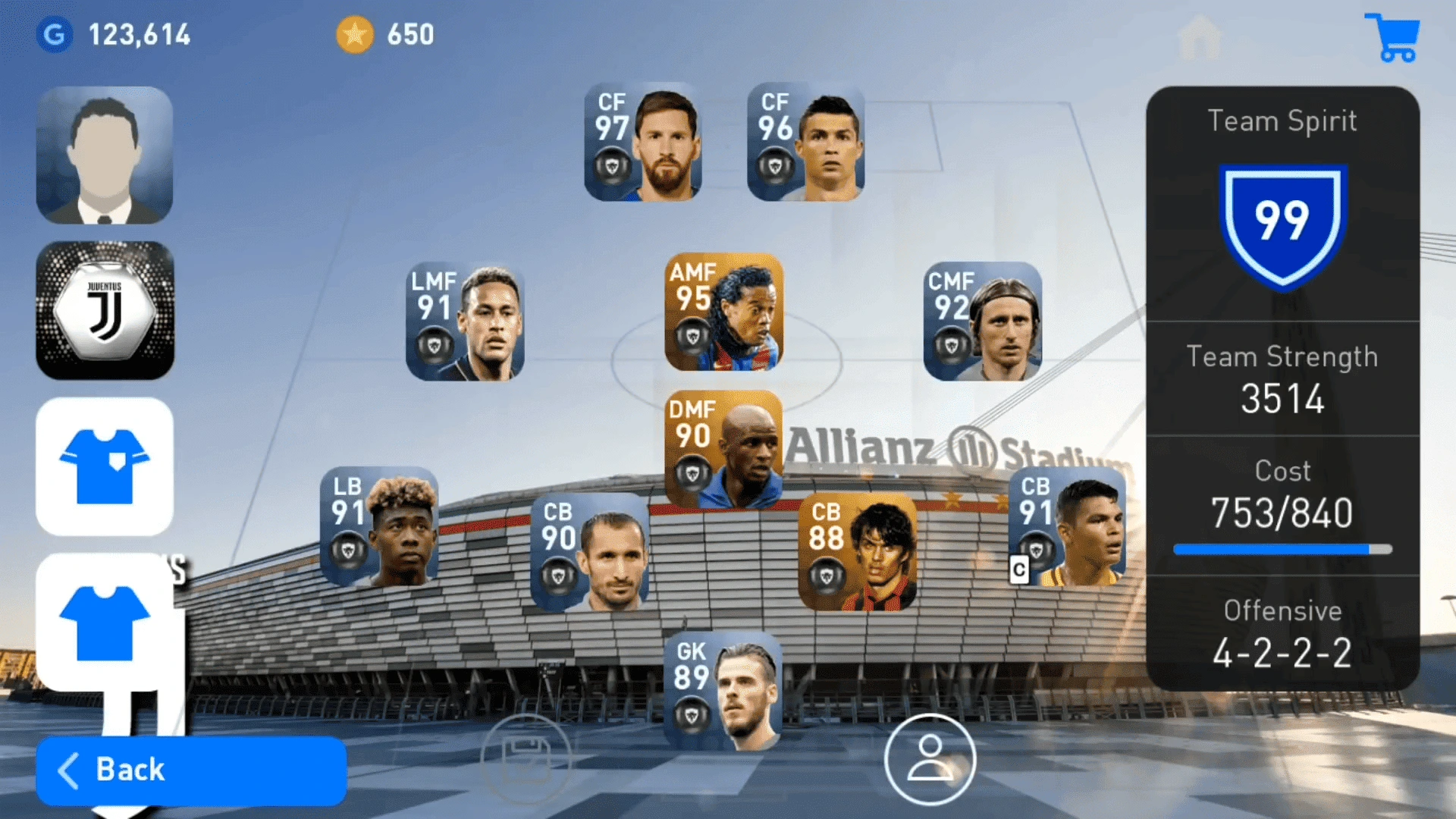Screen dimensions: 1456x819
Task: Pick the CB 90 player card
Action: (590, 552)
